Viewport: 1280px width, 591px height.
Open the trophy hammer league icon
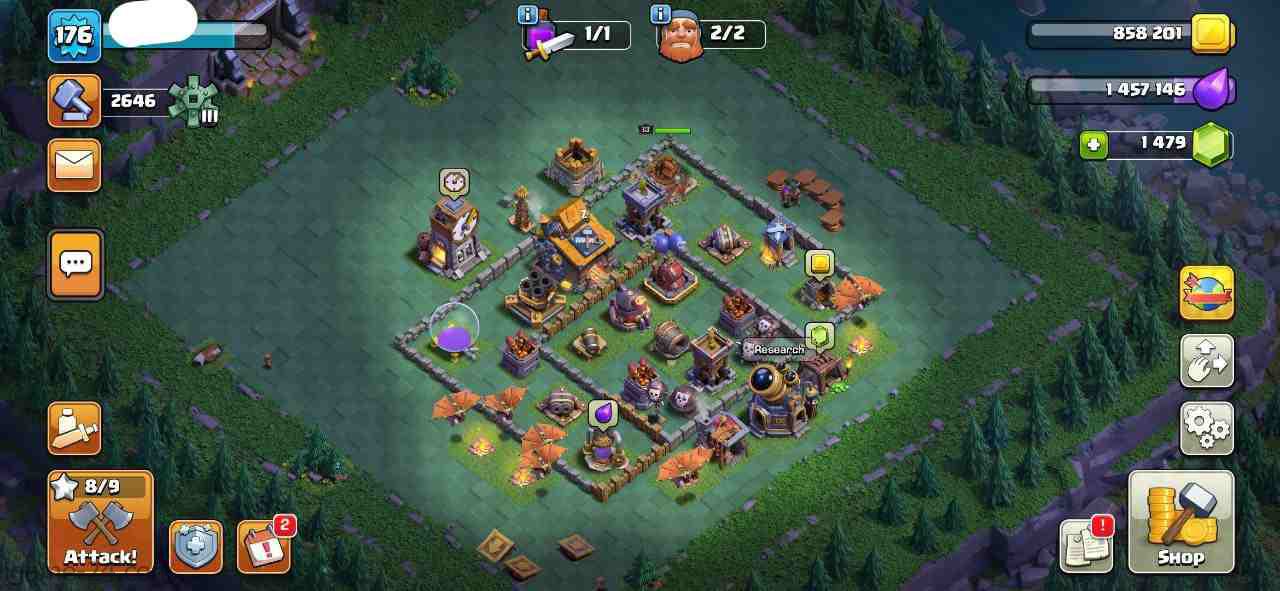tap(75, 101)
